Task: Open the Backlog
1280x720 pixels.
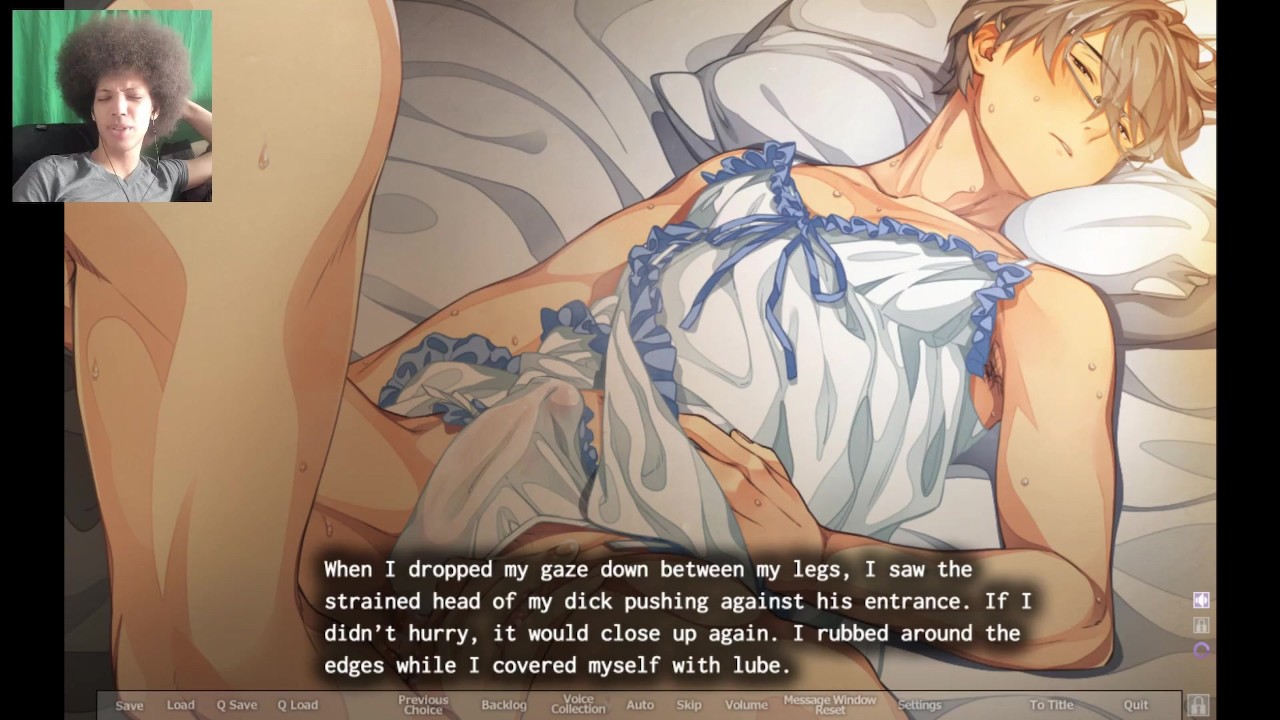Action: click(x=504, y=705)
